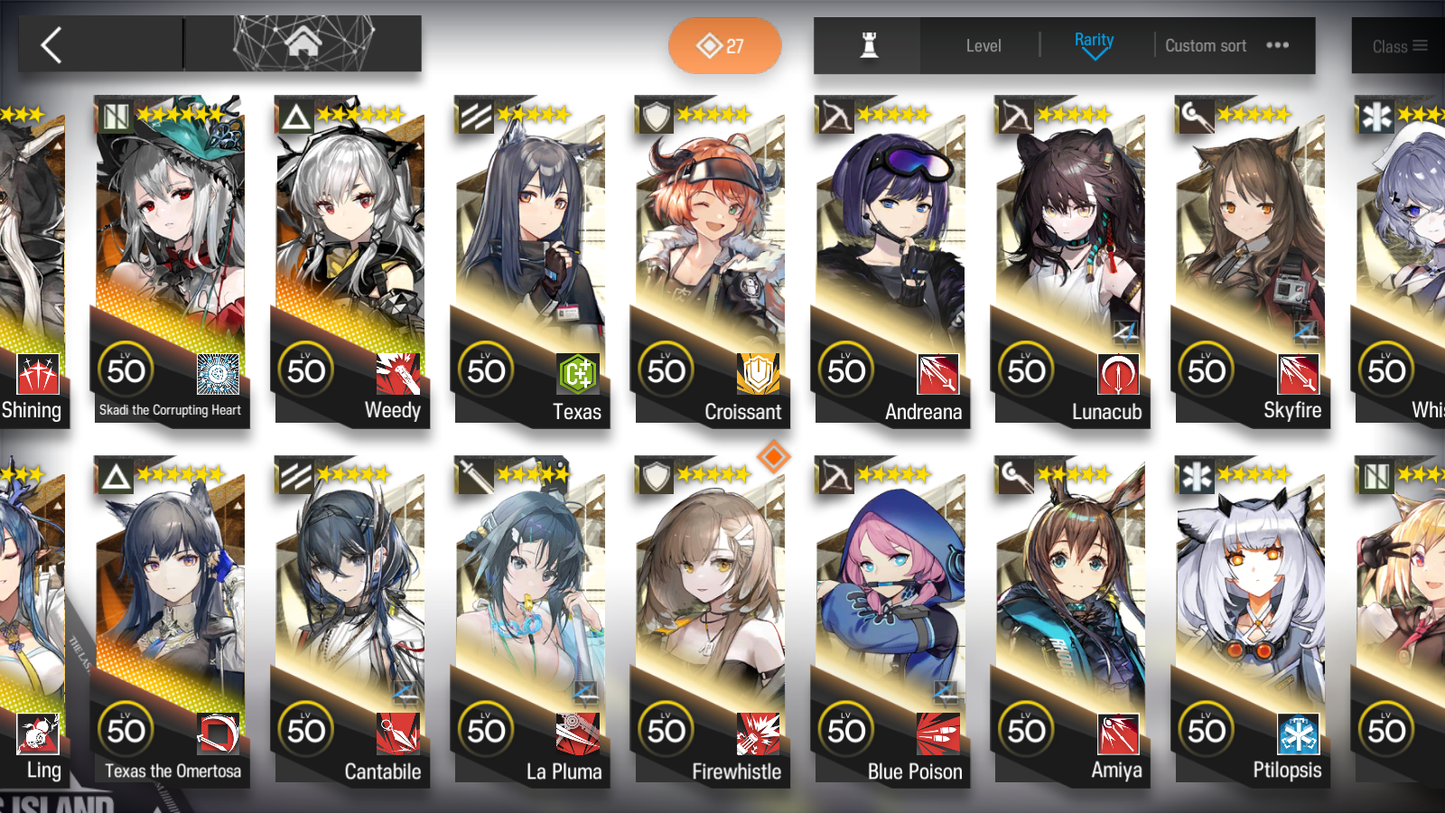Click the back arrow to leave the roster
Screen dimensions: 1445x813
tap(50, 45)
